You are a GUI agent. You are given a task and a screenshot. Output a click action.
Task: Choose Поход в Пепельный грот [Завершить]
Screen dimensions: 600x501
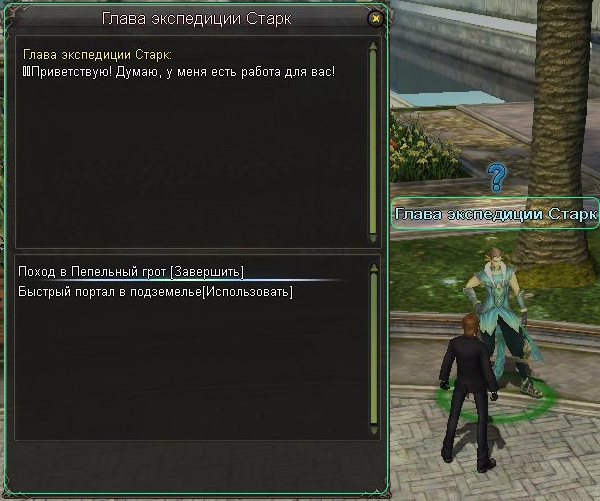point(131,272)
